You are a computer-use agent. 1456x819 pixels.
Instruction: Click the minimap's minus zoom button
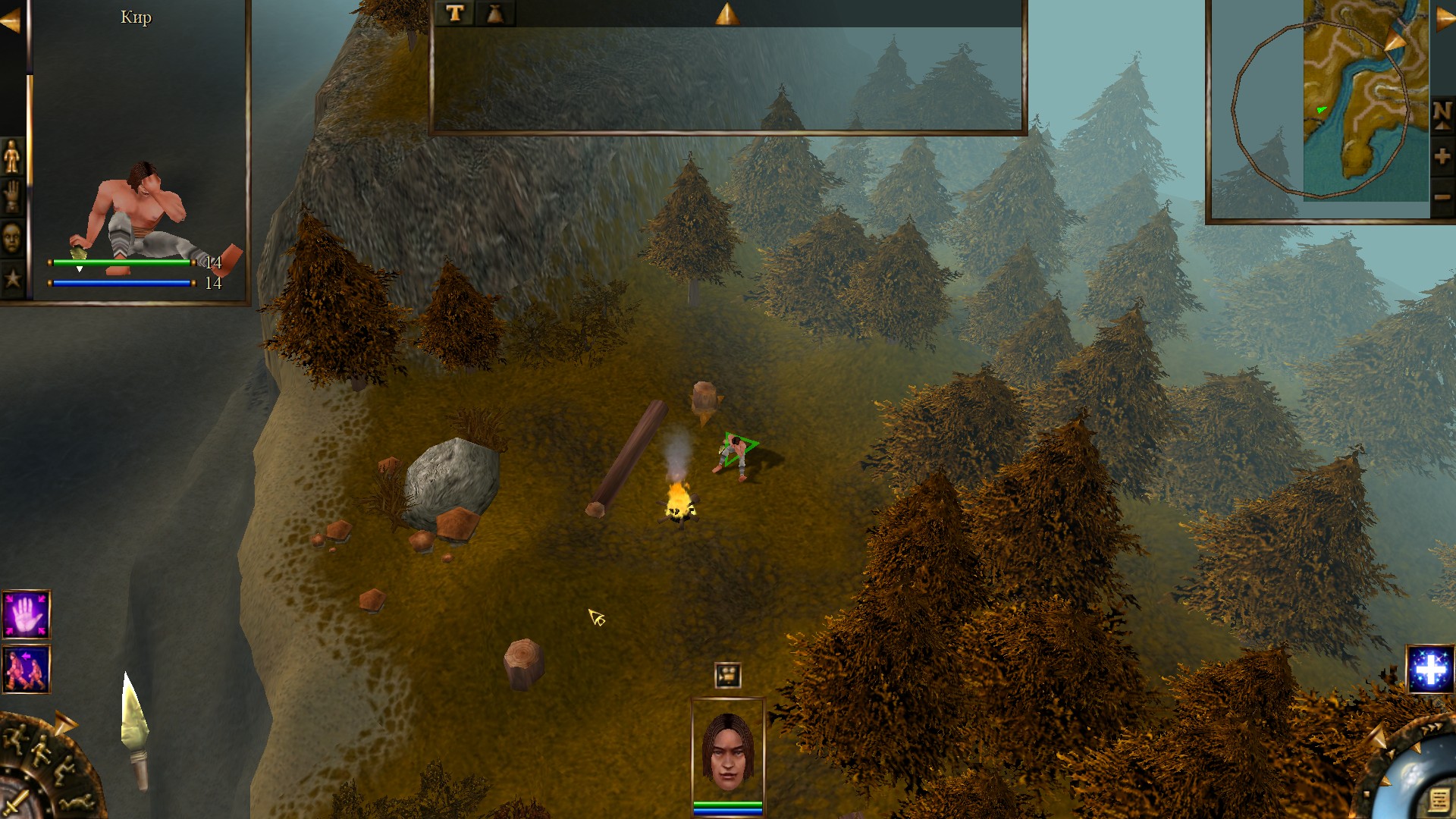(1442, 197)
